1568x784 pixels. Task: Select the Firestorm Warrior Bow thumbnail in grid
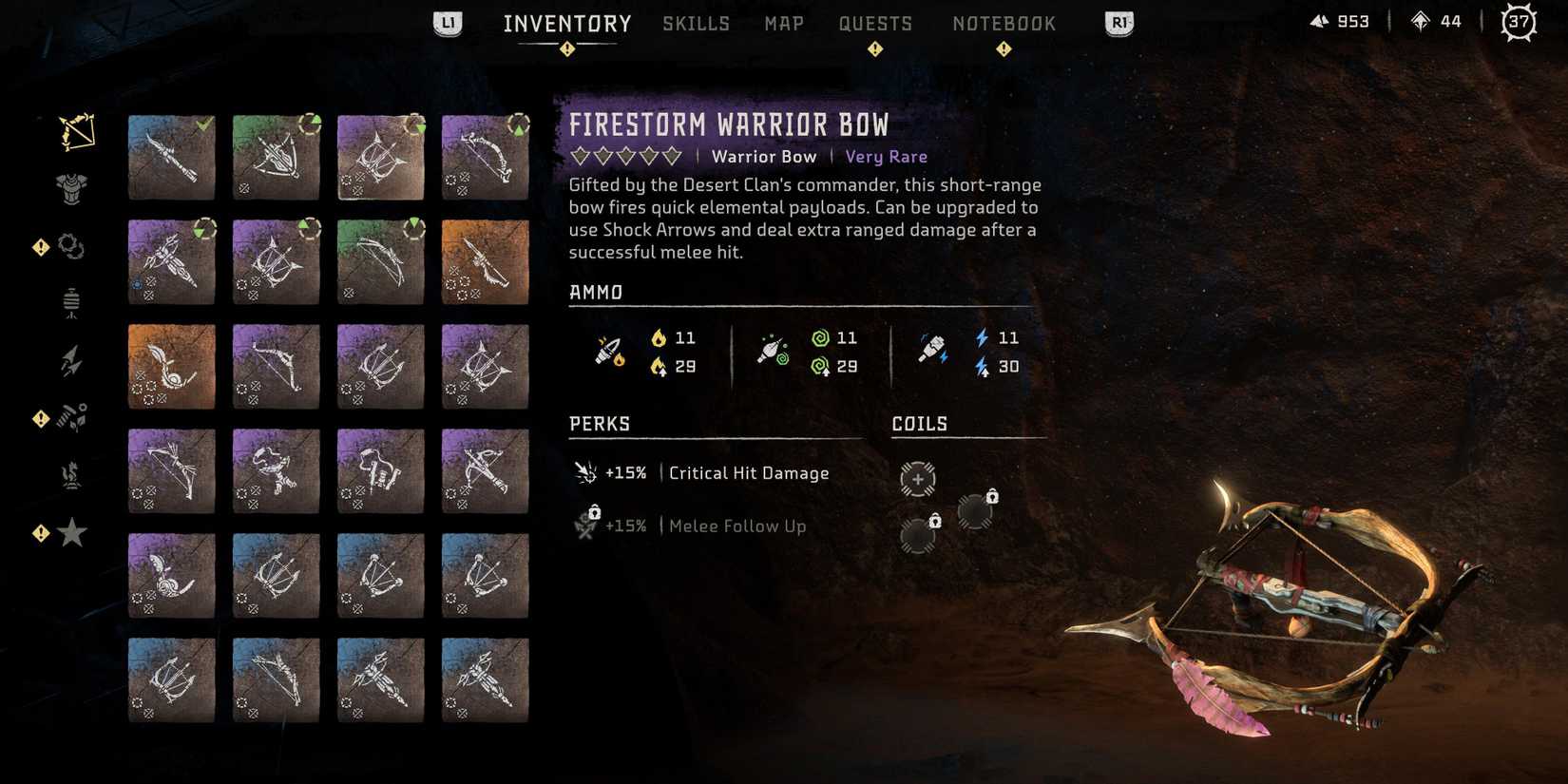pos(380,157)
